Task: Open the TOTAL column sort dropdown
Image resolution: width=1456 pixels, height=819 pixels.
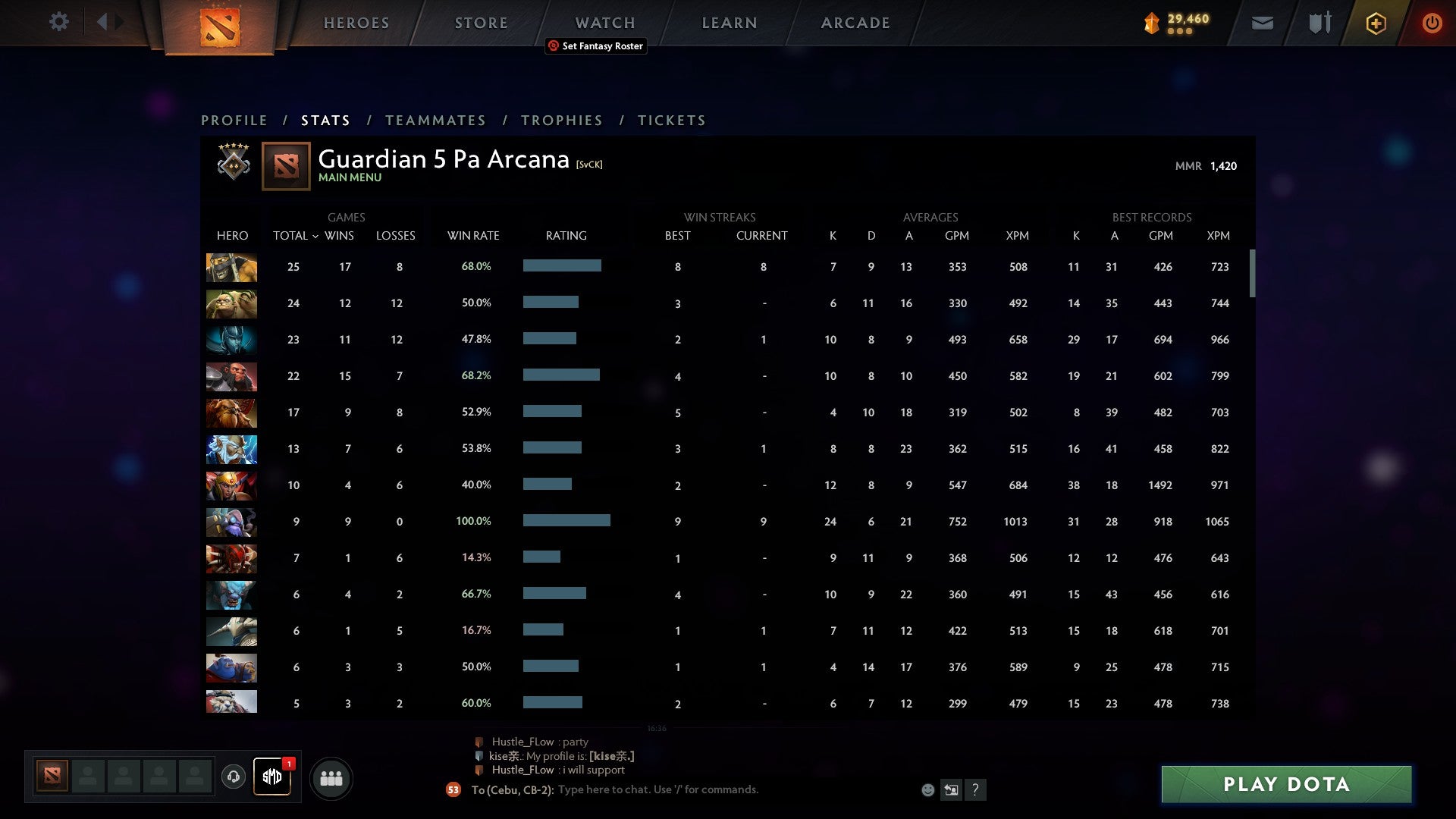Action: (x=318, y=236)
